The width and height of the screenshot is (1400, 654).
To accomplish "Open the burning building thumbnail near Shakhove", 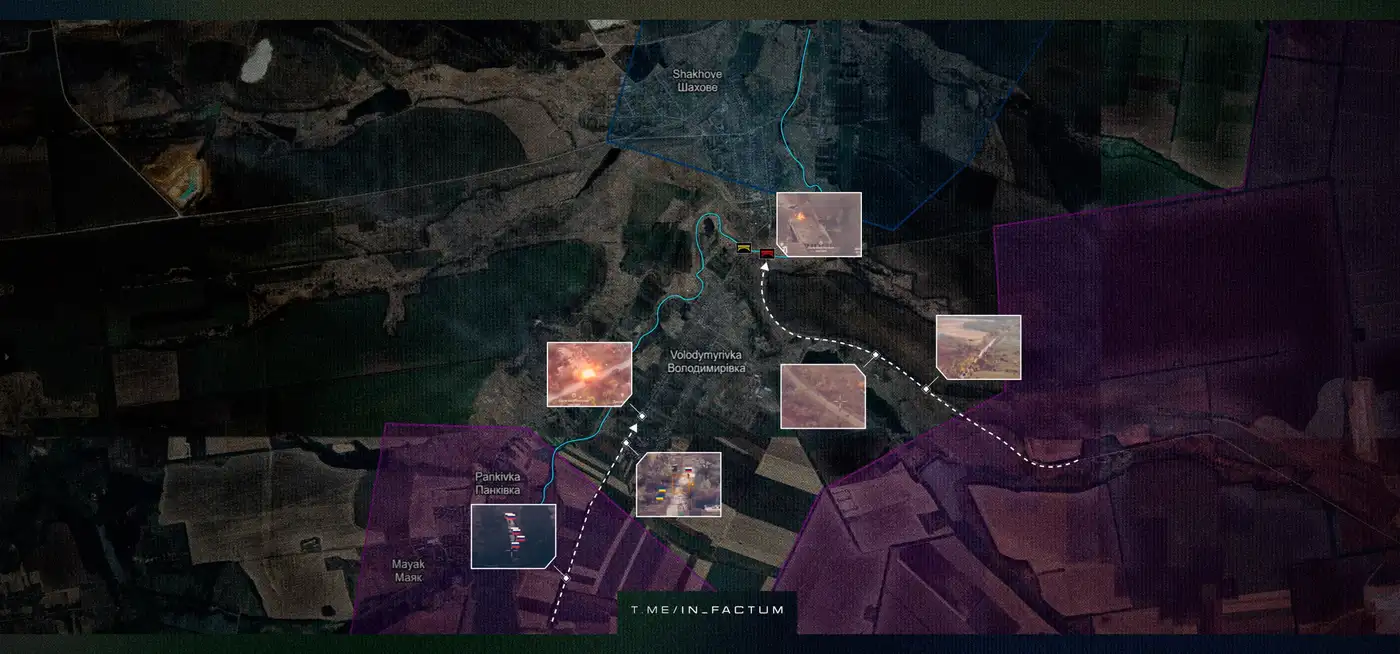I will pyautogui.click(x=819, y=224).
